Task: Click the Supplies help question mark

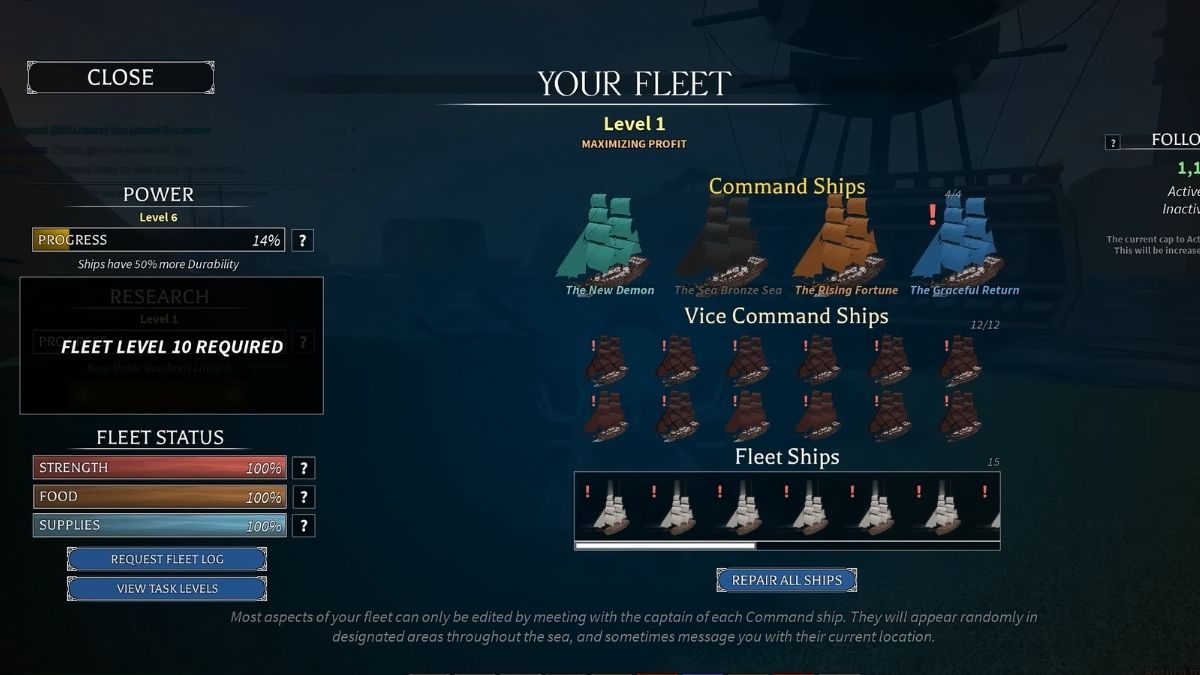Action: click(x=304, y=526)
